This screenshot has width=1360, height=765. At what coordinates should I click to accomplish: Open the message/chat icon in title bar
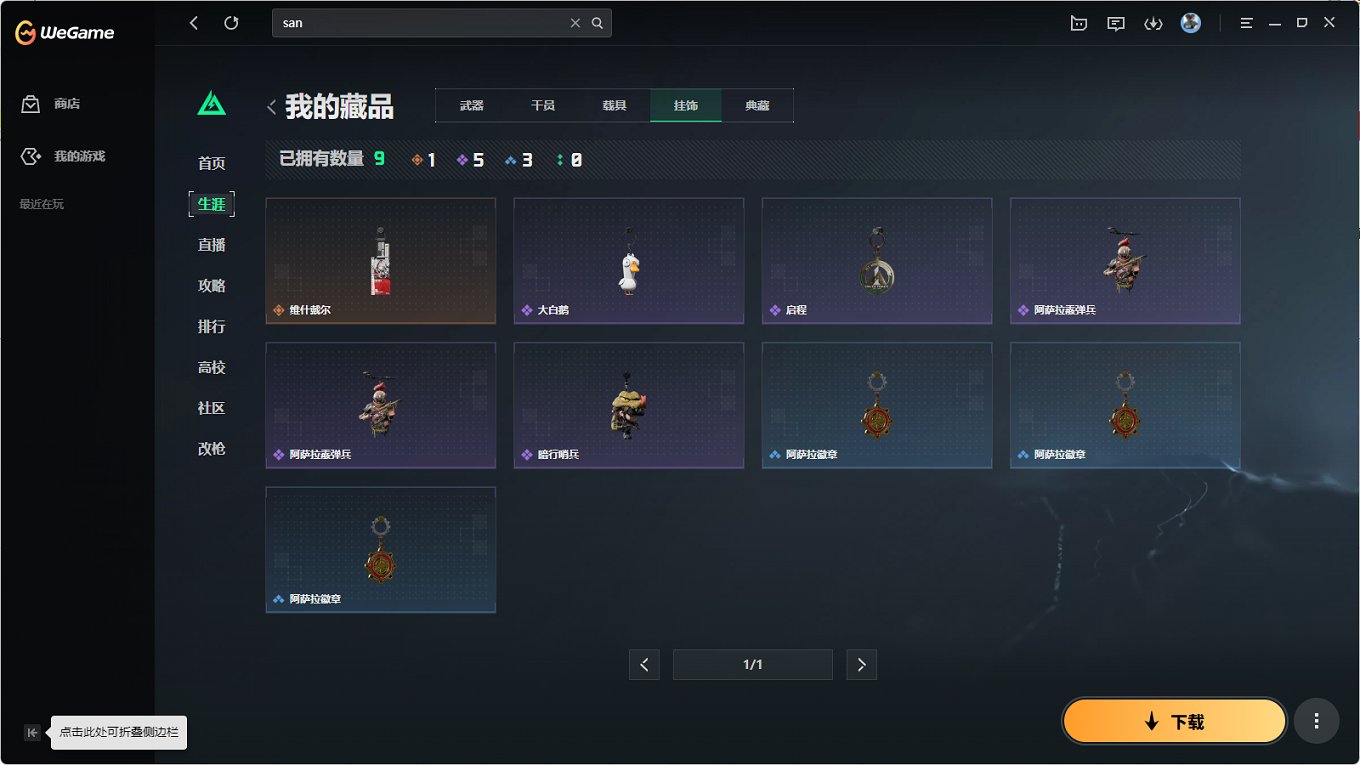tap(1115, 22)
